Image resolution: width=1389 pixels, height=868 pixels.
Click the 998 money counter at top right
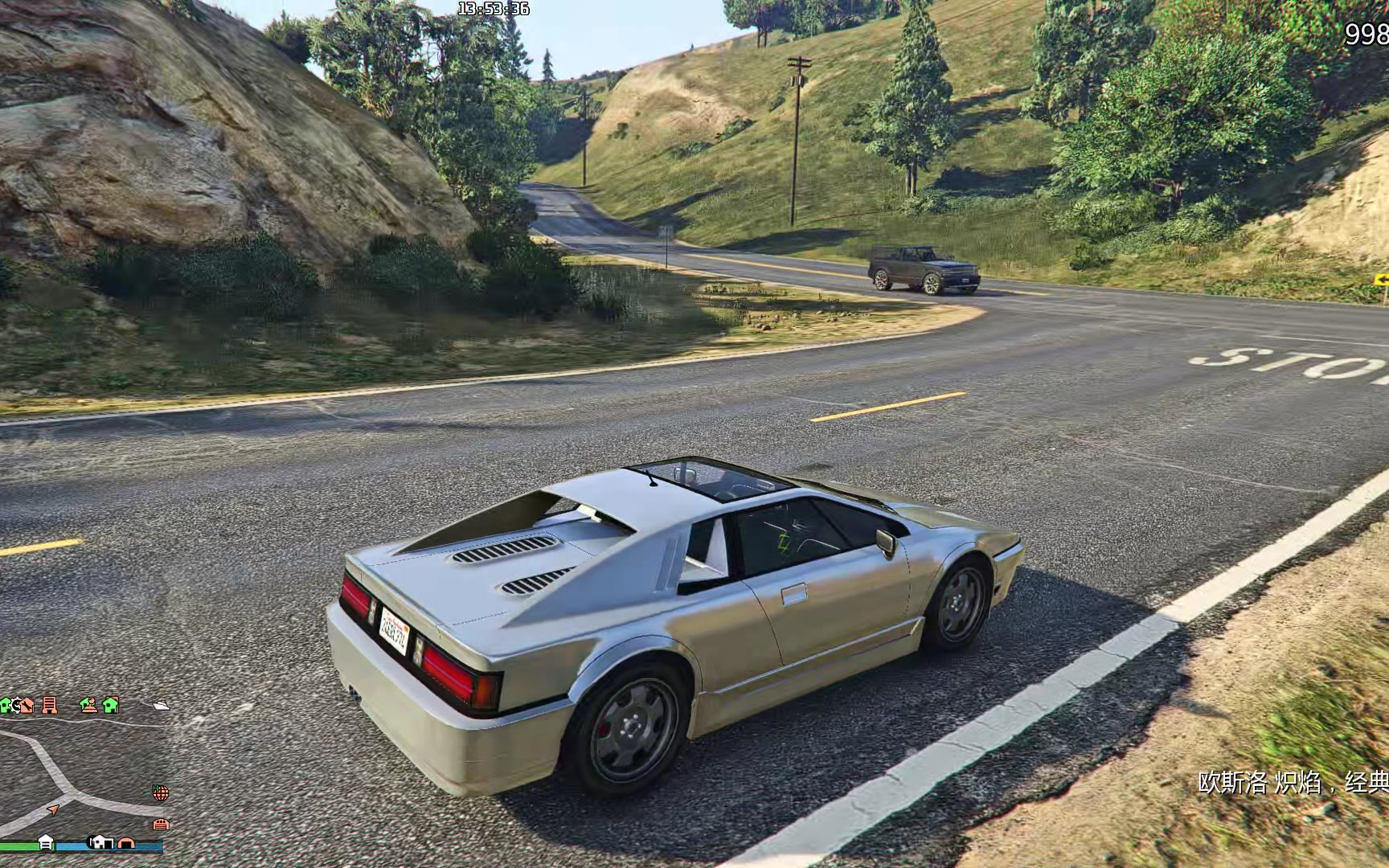click(x=1365, y=34)
